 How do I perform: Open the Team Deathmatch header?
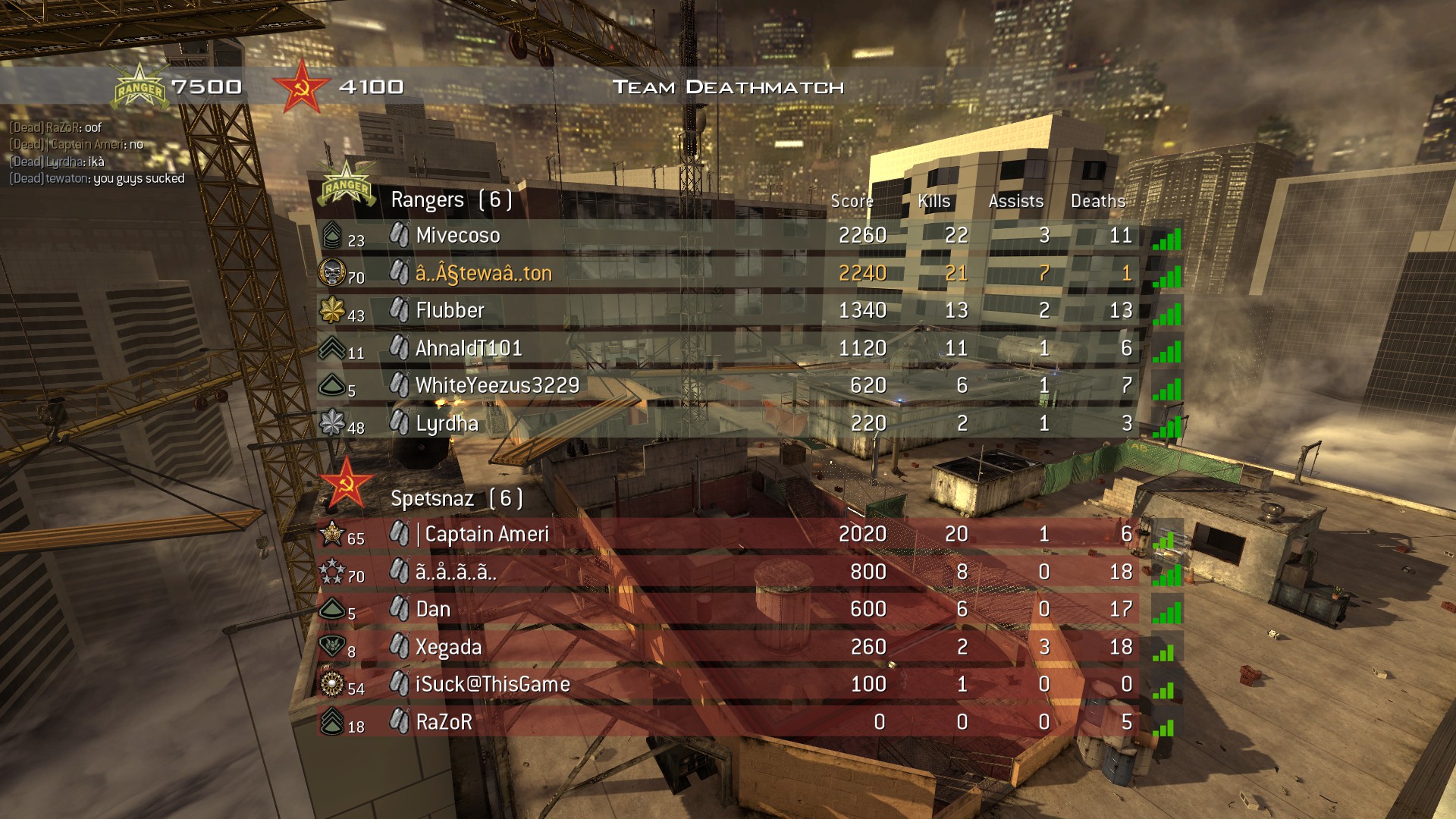point(727,86)
